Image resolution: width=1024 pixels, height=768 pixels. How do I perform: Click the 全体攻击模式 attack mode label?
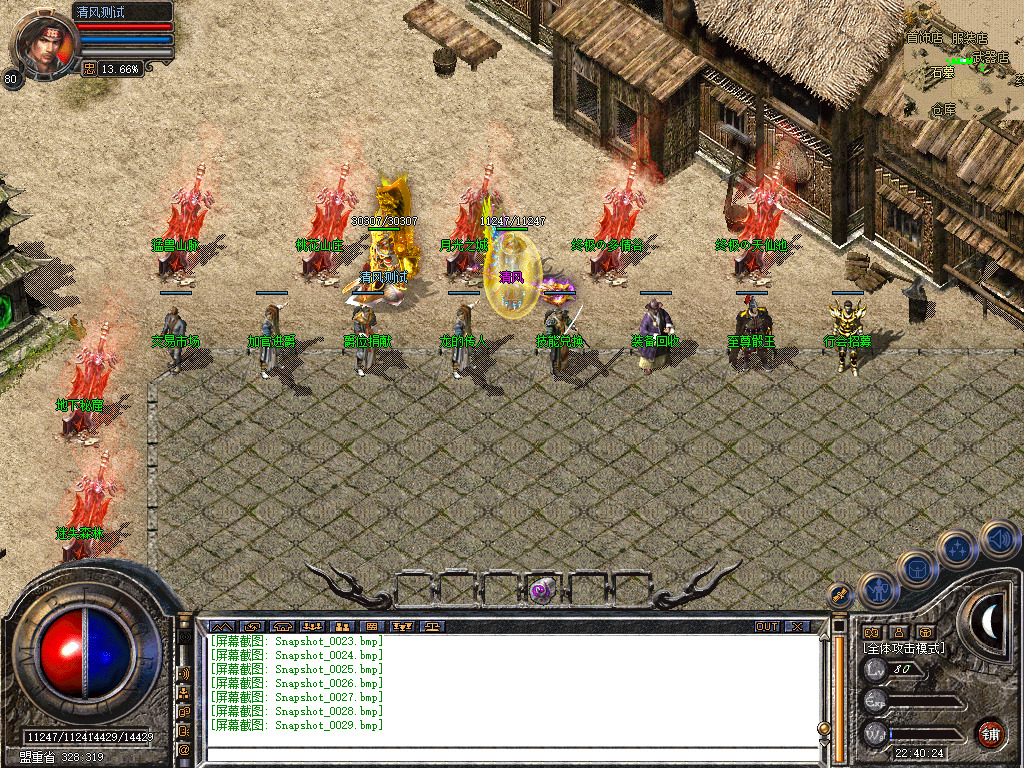tap(904, 648)
